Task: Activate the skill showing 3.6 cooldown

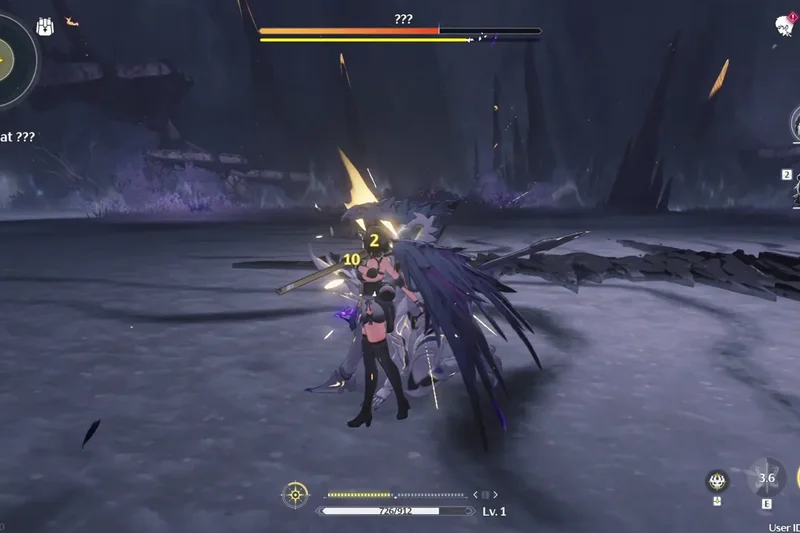Action: click(766, 479)
